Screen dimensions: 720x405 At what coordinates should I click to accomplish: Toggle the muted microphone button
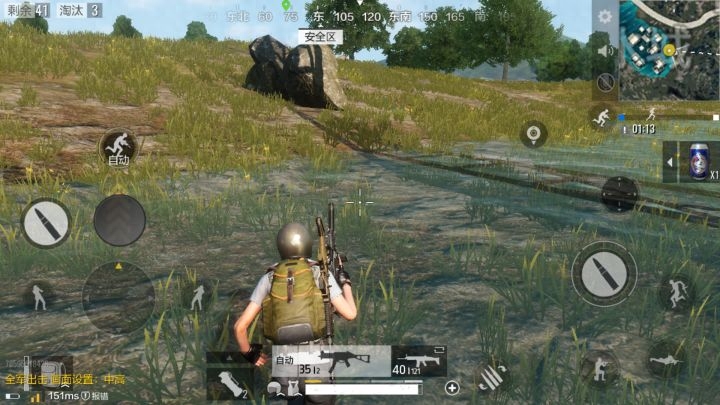[x=604, y=83]
